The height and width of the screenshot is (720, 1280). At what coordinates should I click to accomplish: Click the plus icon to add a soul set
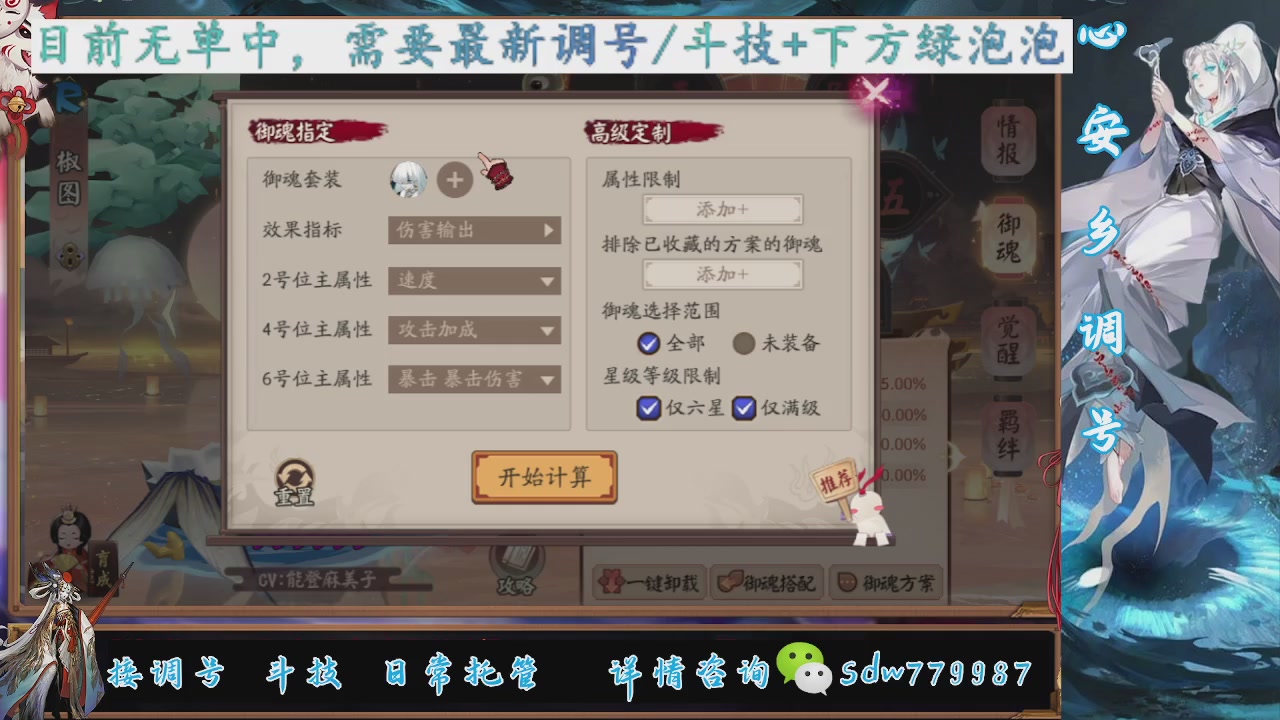(x=455, y=180)
